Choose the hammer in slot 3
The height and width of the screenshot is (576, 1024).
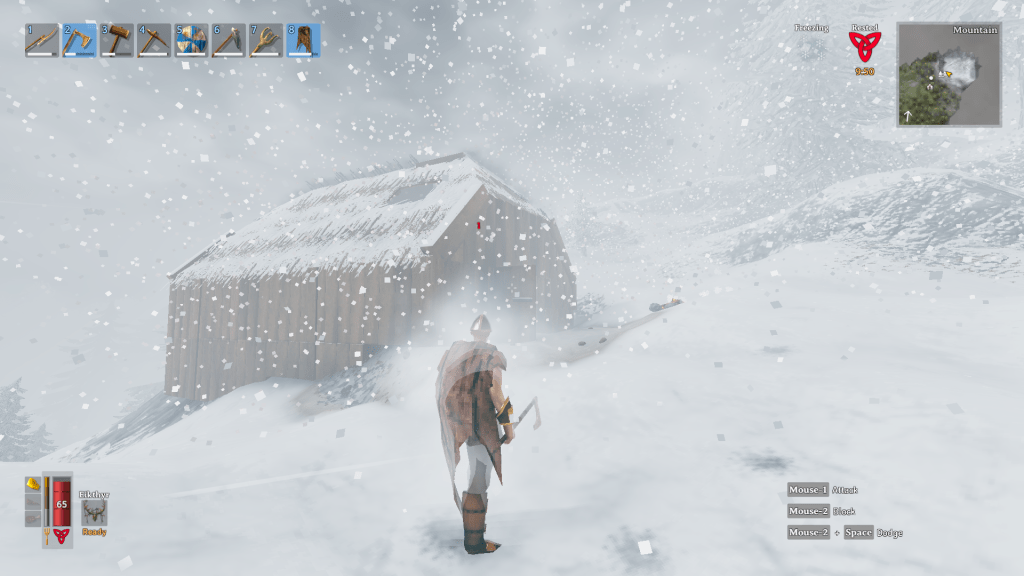117,40
